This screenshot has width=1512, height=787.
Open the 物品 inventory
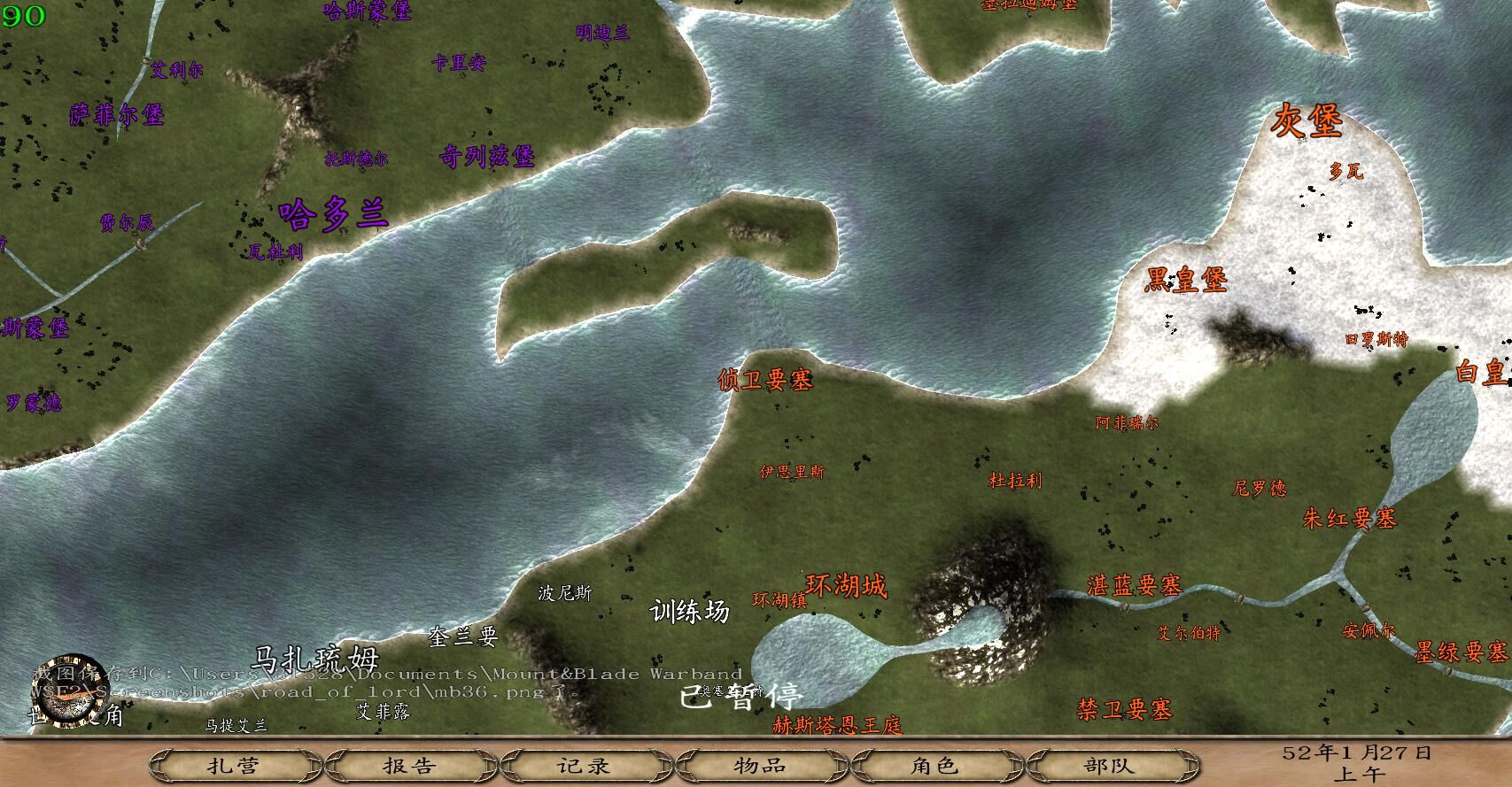click(760, 765)
